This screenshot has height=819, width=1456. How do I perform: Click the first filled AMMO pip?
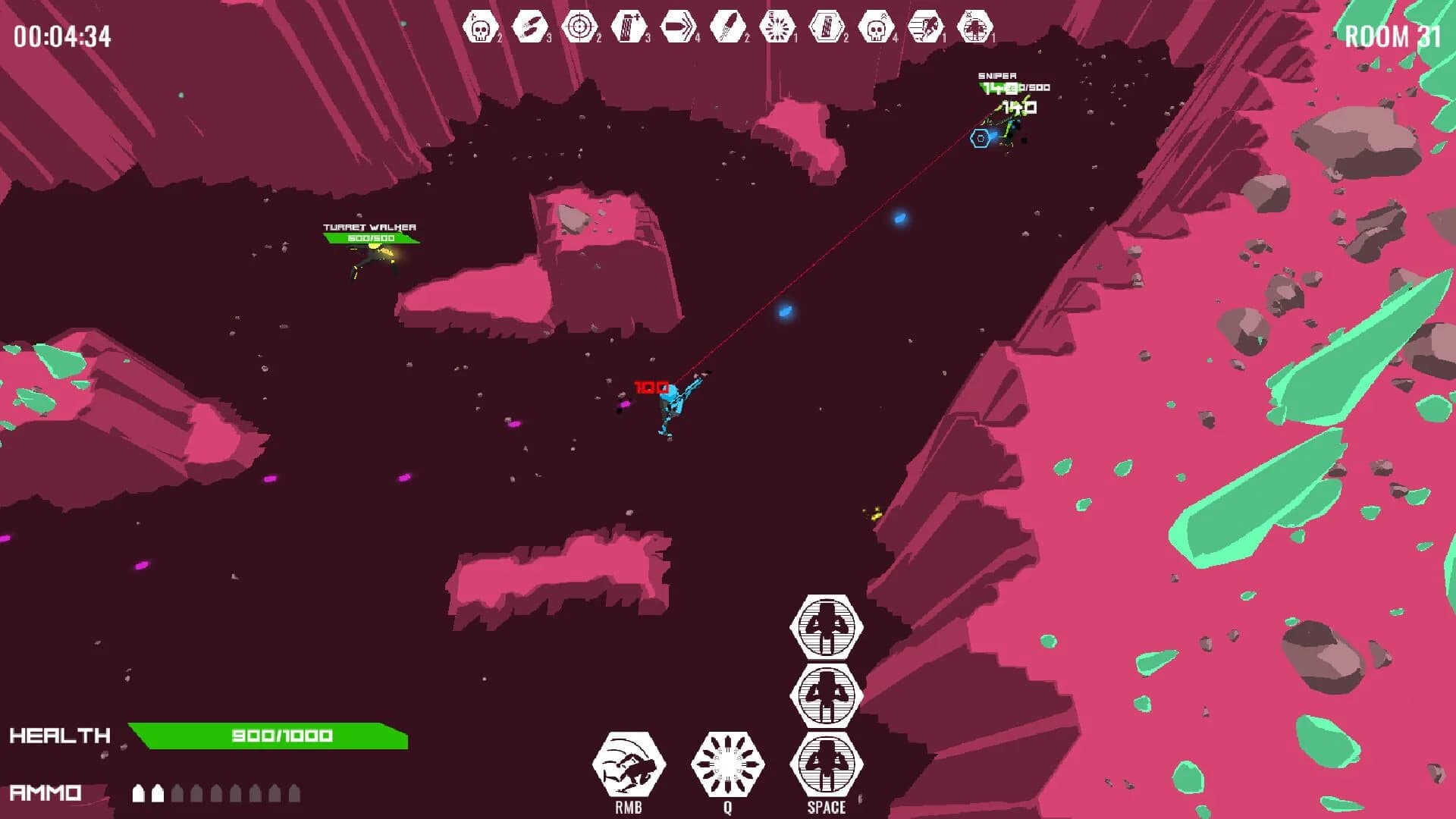(139, 792)
